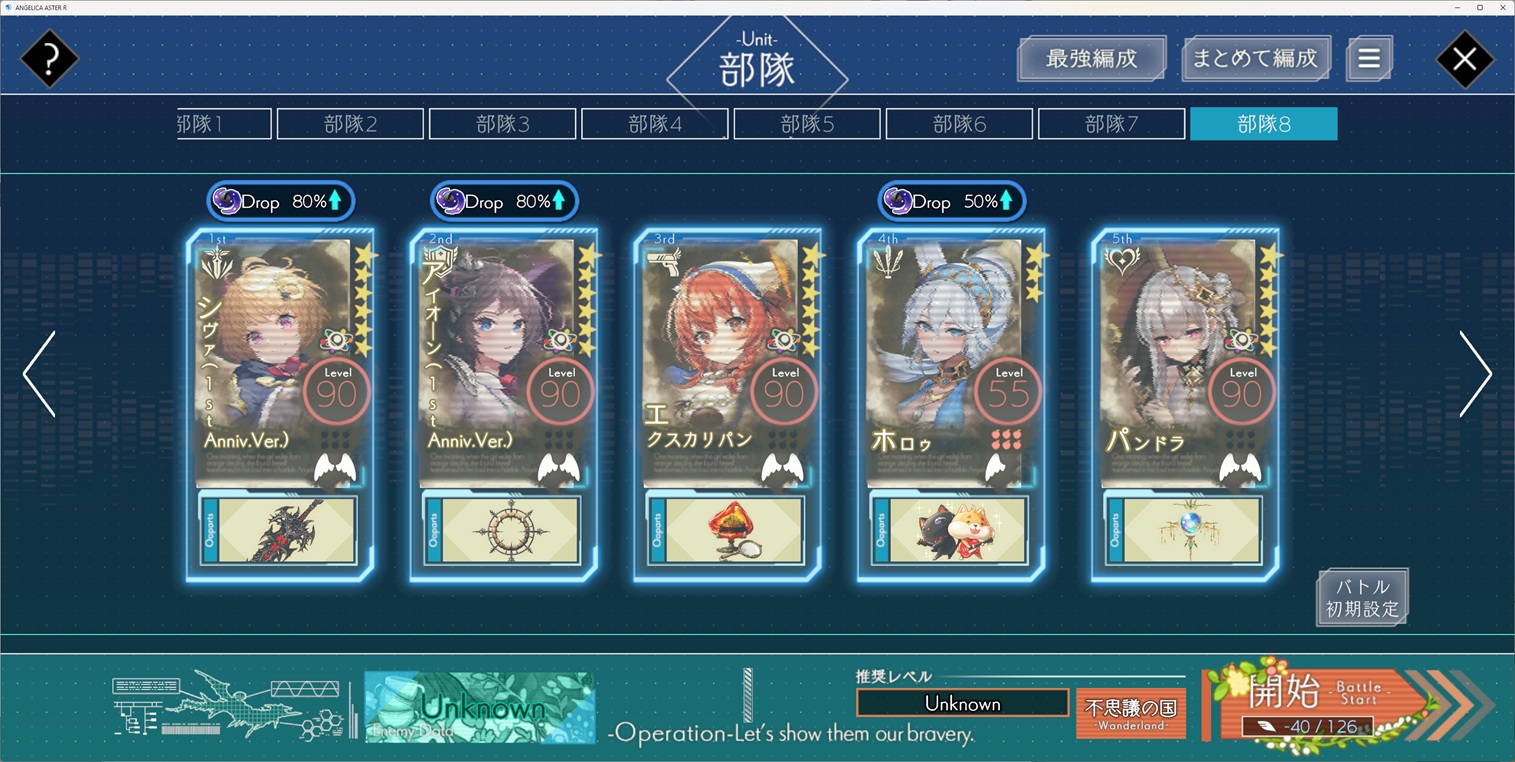1515x762 pixels.
Task: Maximize the game window
Action: coord(1479,7)
